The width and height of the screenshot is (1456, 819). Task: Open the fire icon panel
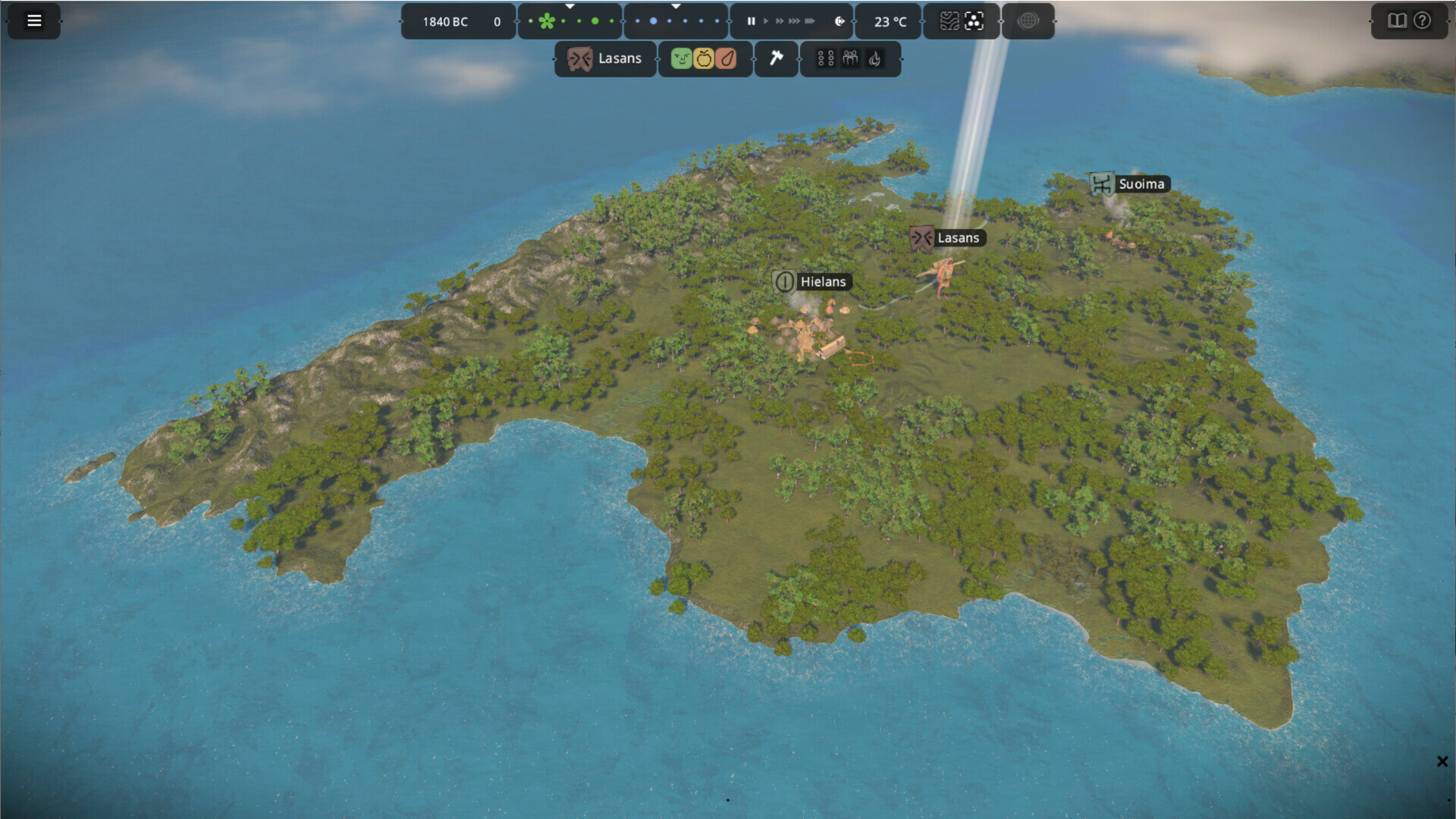(x=876, y=58)
